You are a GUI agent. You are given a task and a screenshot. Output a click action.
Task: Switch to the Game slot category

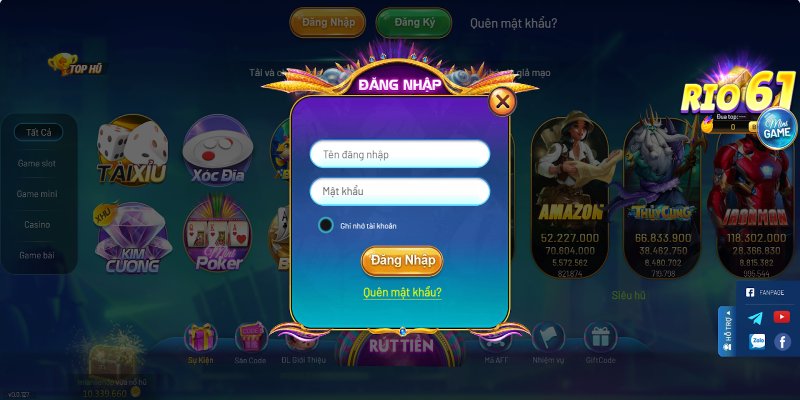pos(39,163)
